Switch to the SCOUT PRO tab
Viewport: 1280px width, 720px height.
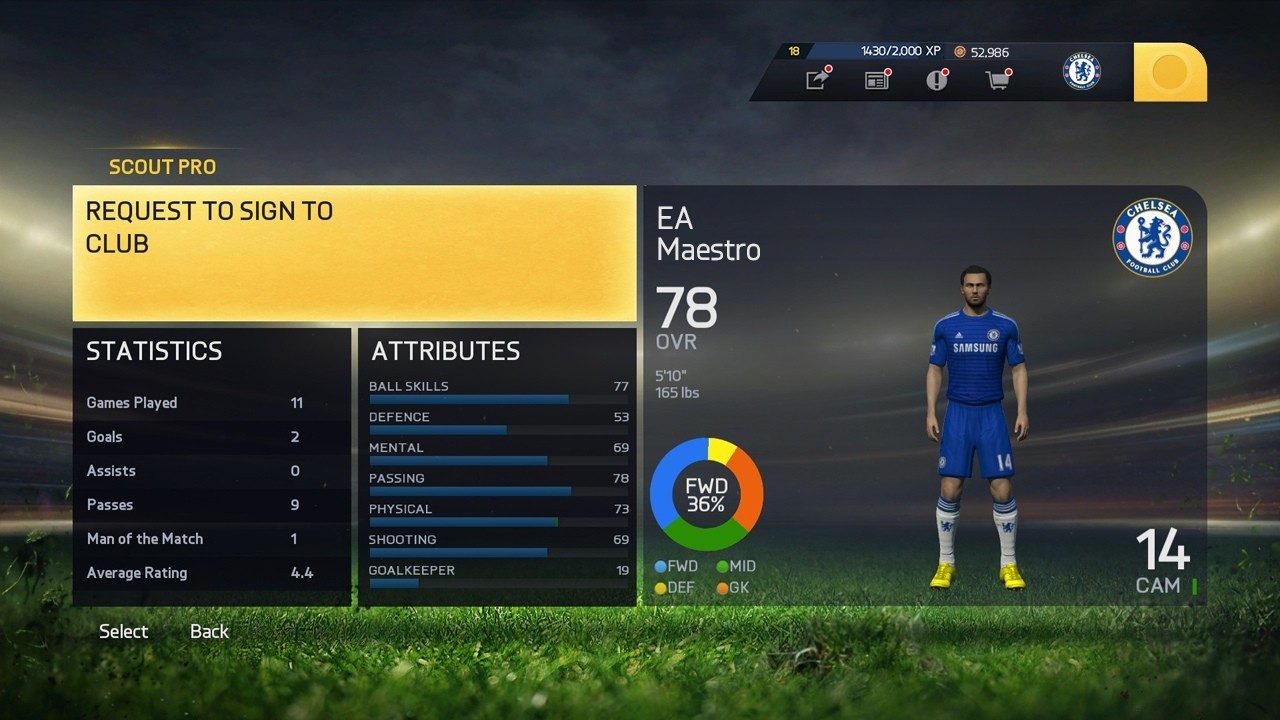coord(162,167)
